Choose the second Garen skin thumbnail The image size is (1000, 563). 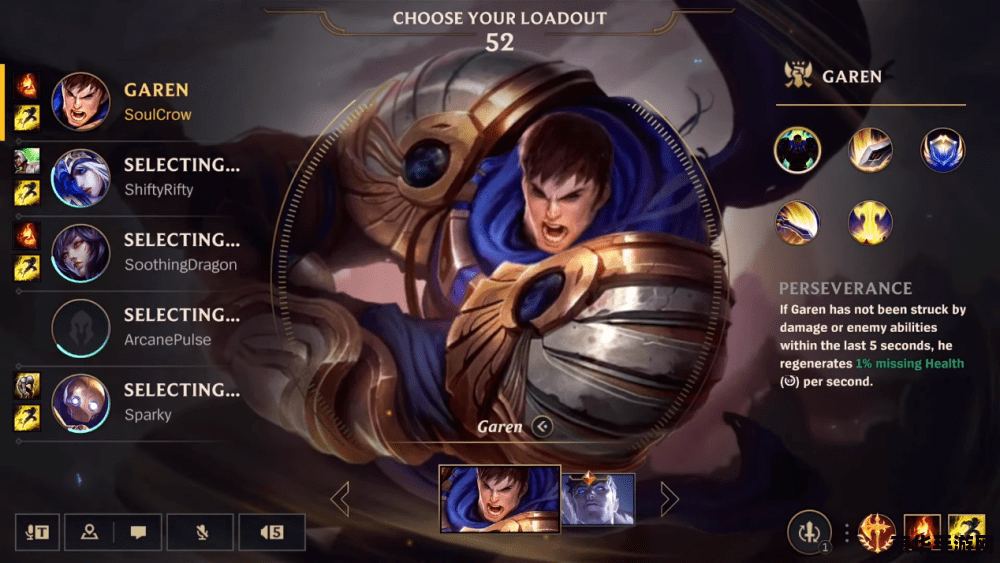[598, 498]
